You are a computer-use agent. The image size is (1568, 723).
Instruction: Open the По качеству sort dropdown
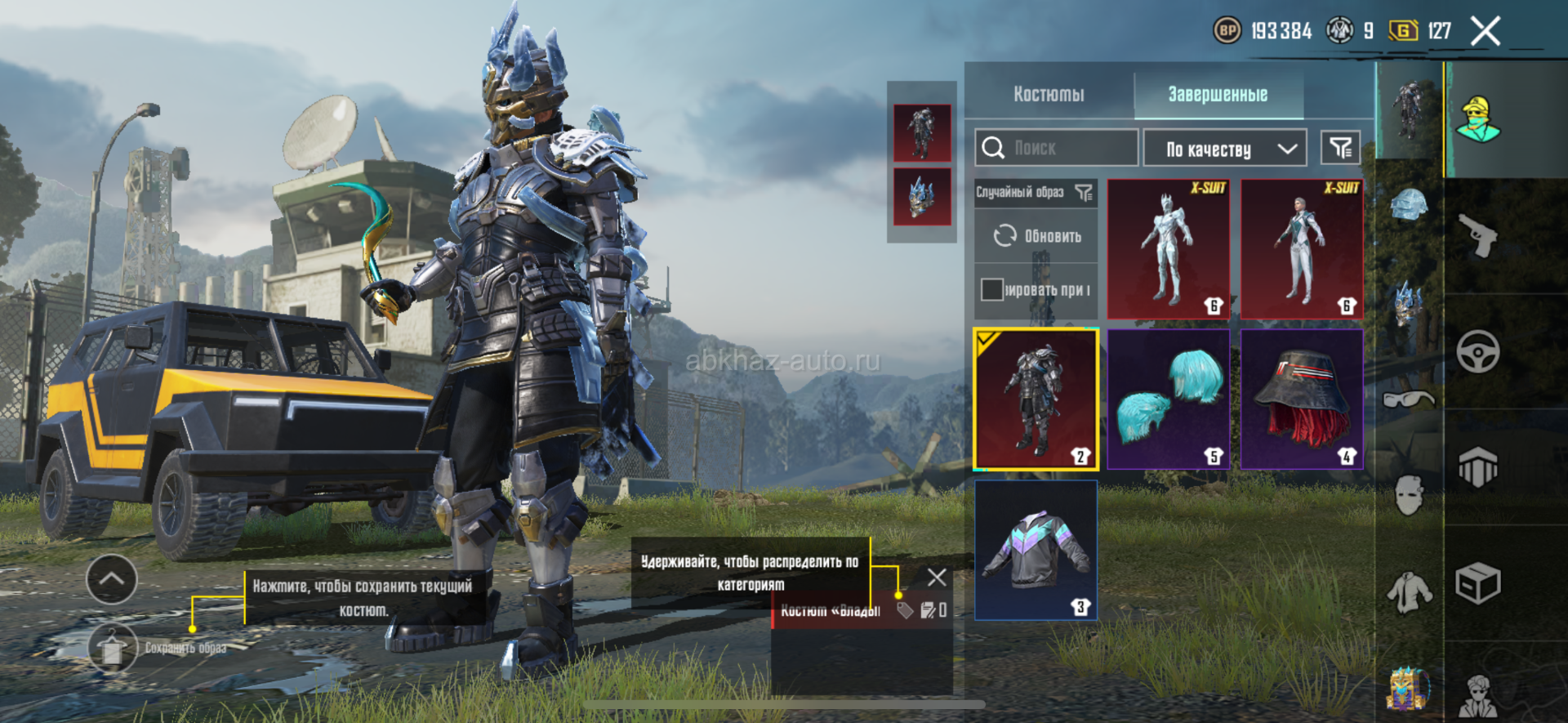pyautogui.click(x=1225, y=149)
